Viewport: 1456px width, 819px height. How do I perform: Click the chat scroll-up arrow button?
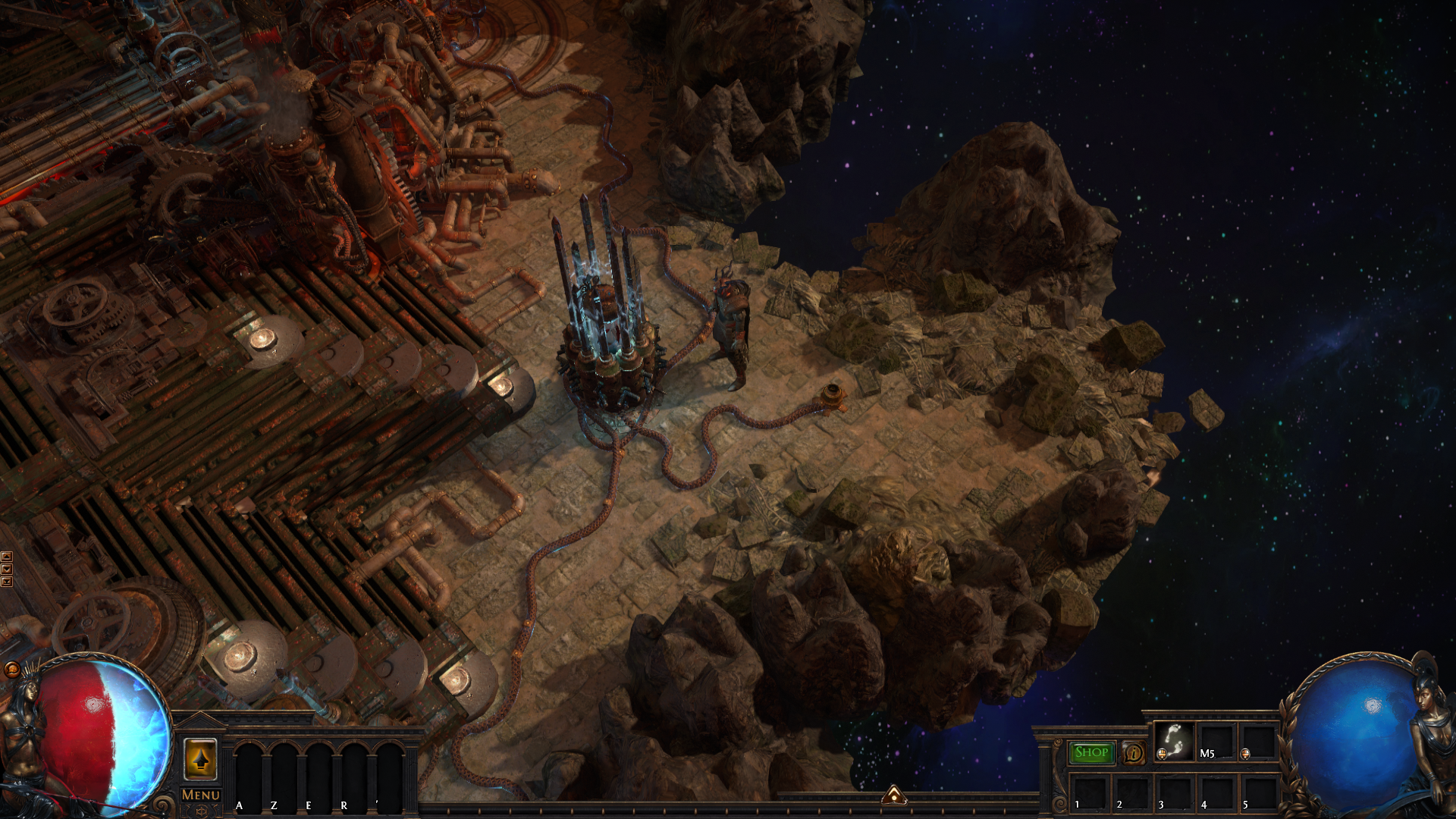7,557
